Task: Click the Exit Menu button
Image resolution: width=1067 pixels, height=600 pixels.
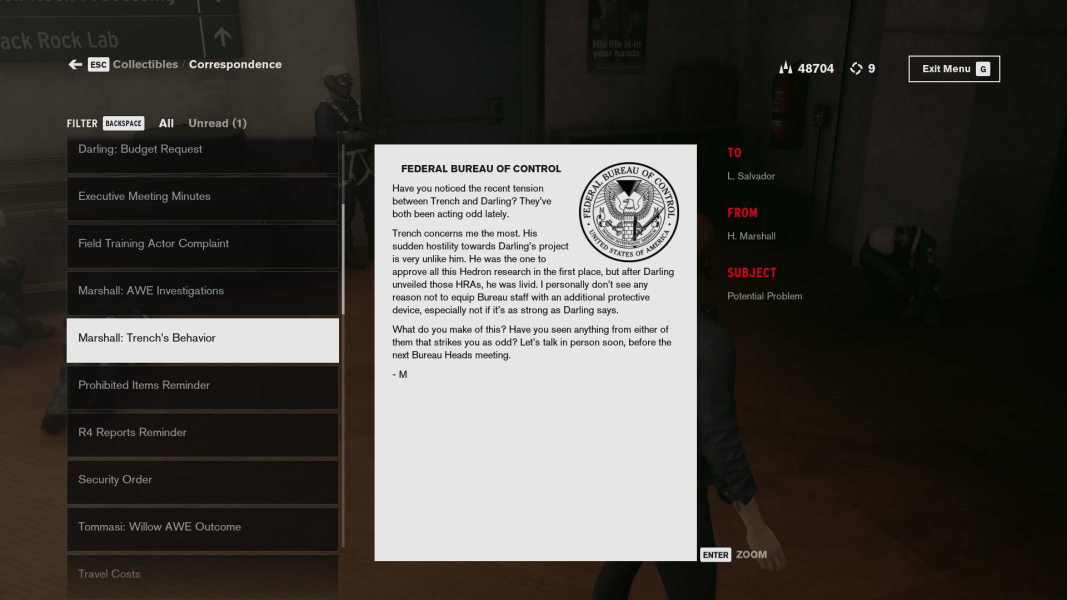Action: click(x=953, y=69)
